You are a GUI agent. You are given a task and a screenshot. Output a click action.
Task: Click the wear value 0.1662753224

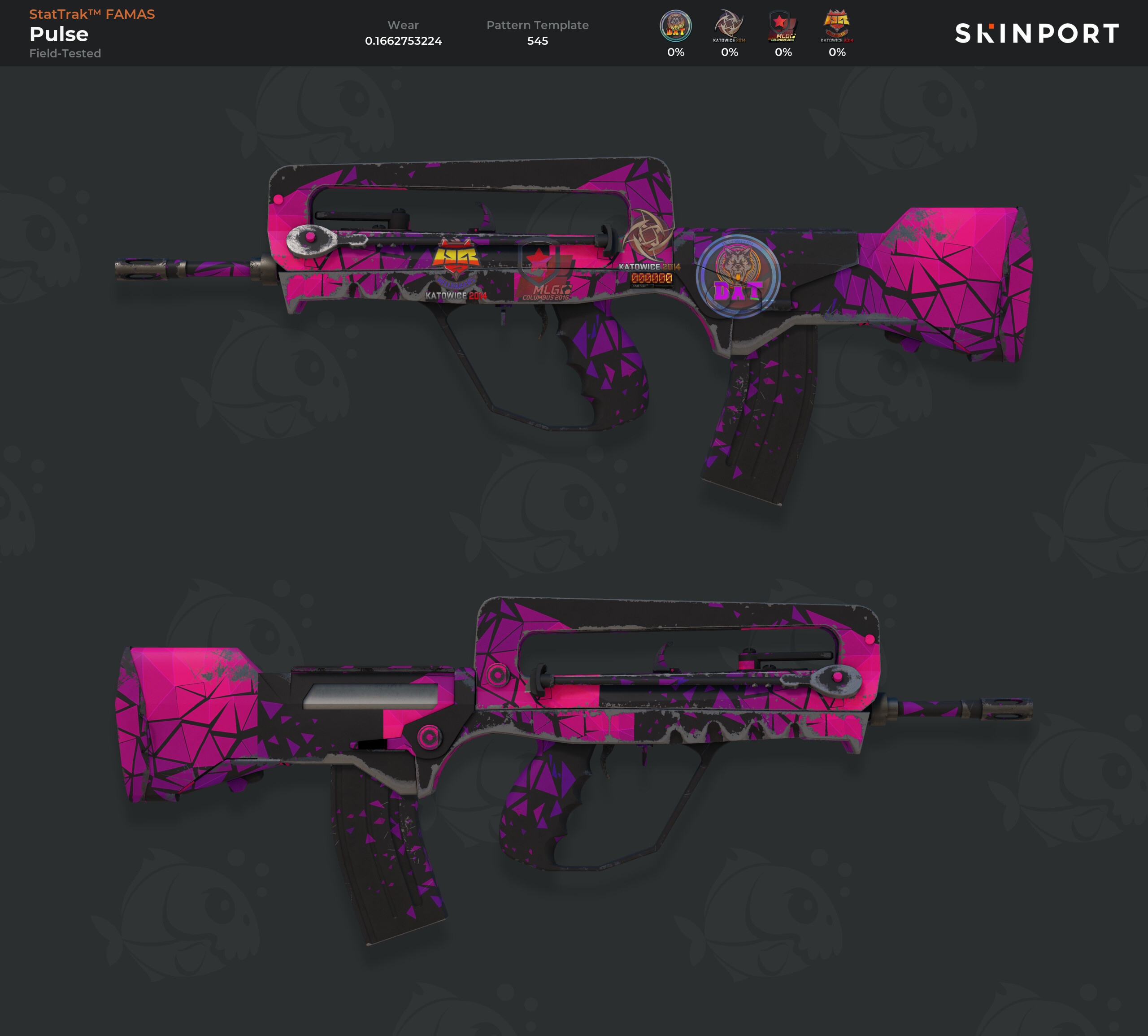(403, 40)
